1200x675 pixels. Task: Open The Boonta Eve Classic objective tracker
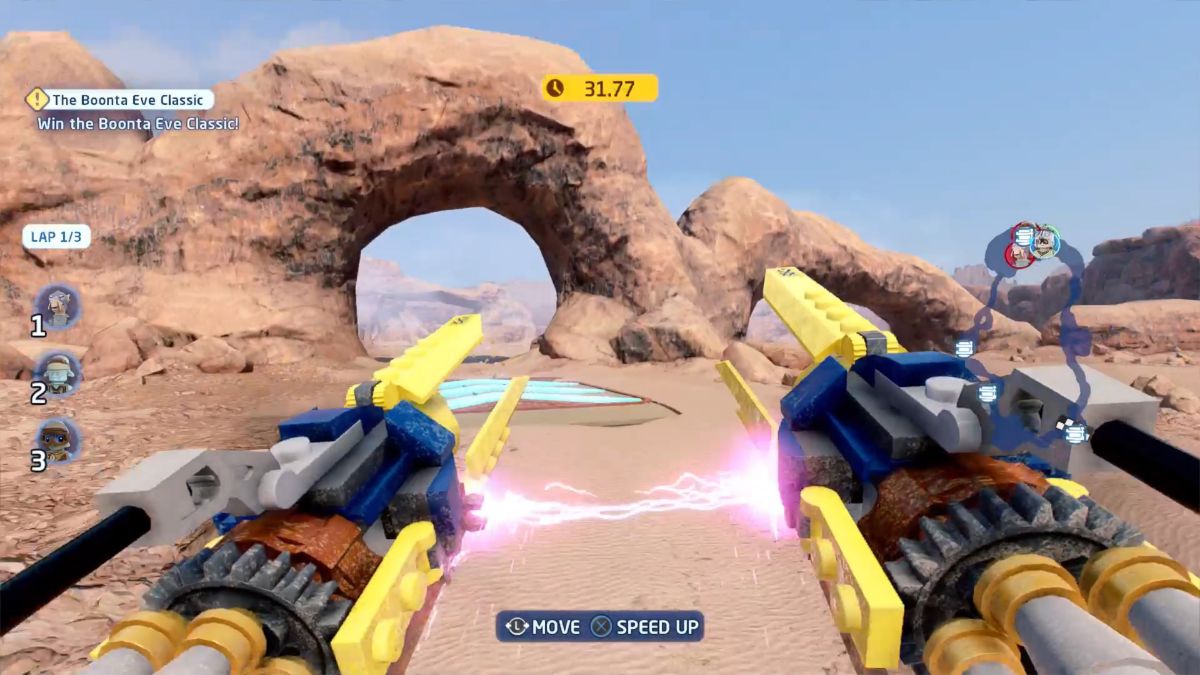(x=120, y=100)
